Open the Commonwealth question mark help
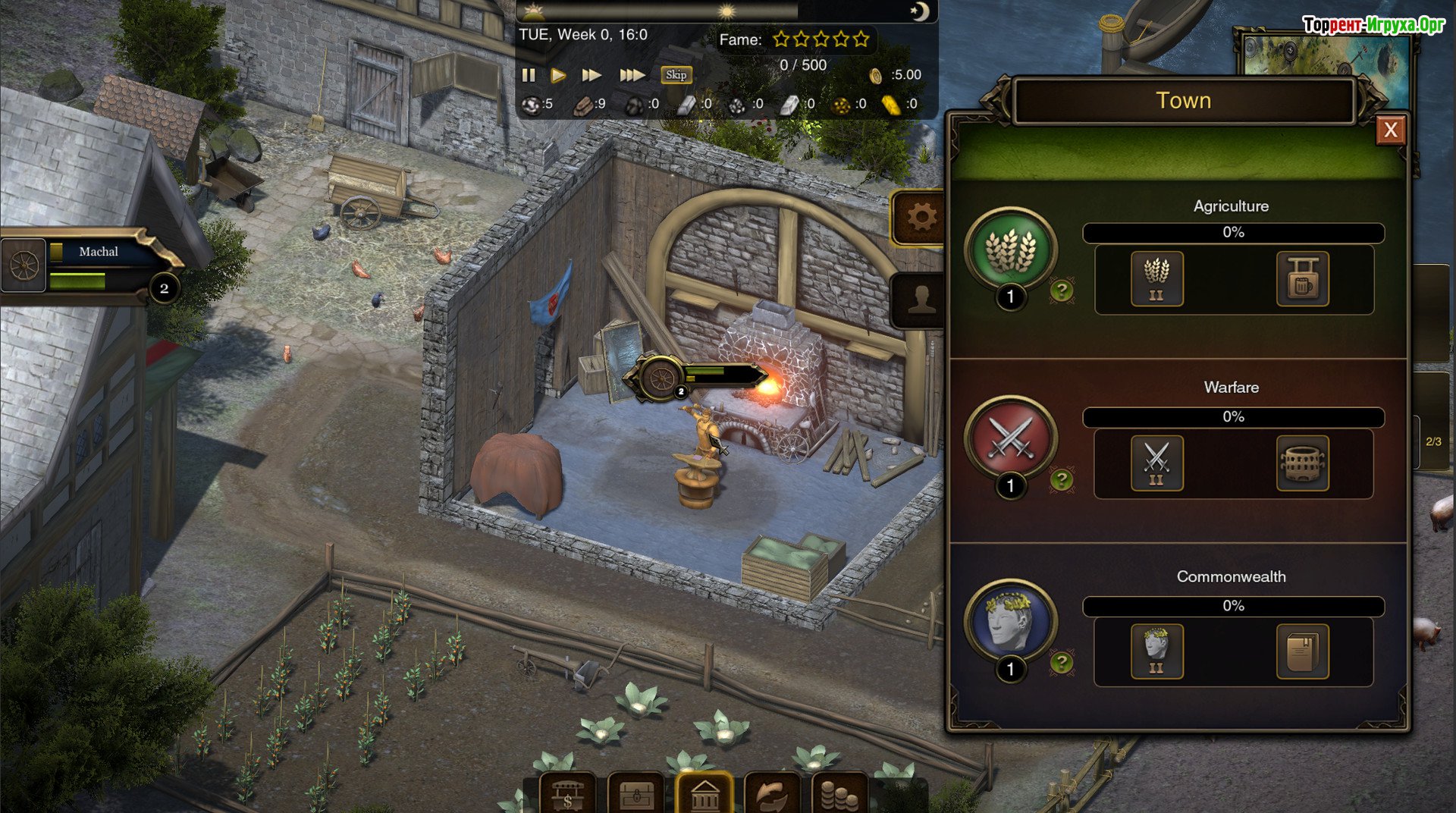 click(x=1062, y=663)
